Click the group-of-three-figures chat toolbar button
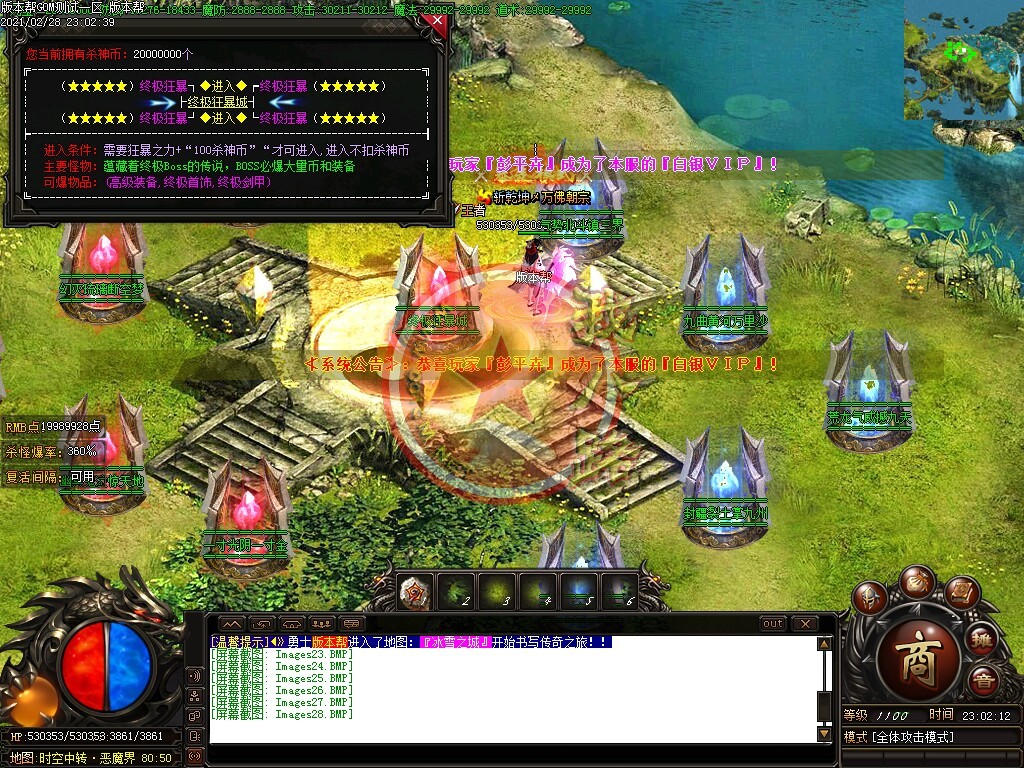This screenshot has height=768, width=1024. click(x=322, y=624)
